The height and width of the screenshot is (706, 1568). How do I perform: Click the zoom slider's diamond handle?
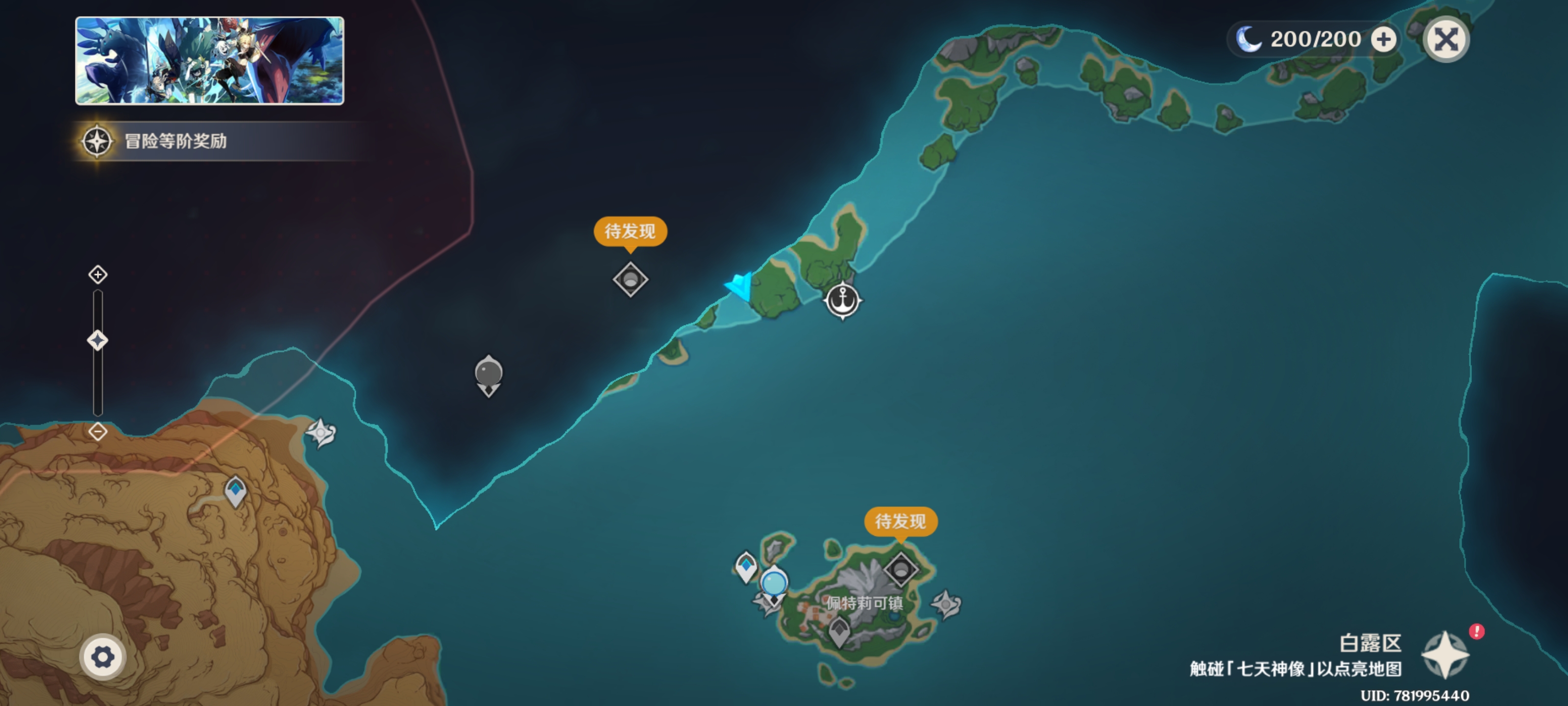[x=98, y=340]
